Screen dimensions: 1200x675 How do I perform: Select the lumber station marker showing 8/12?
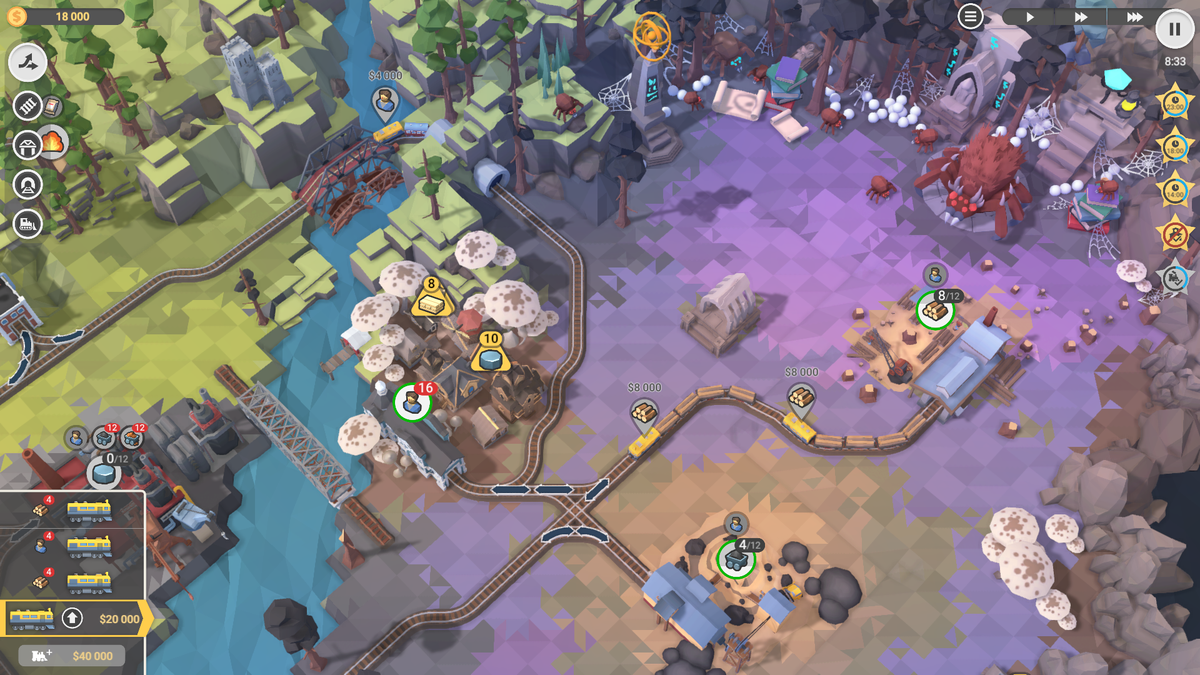pos(935,309)
